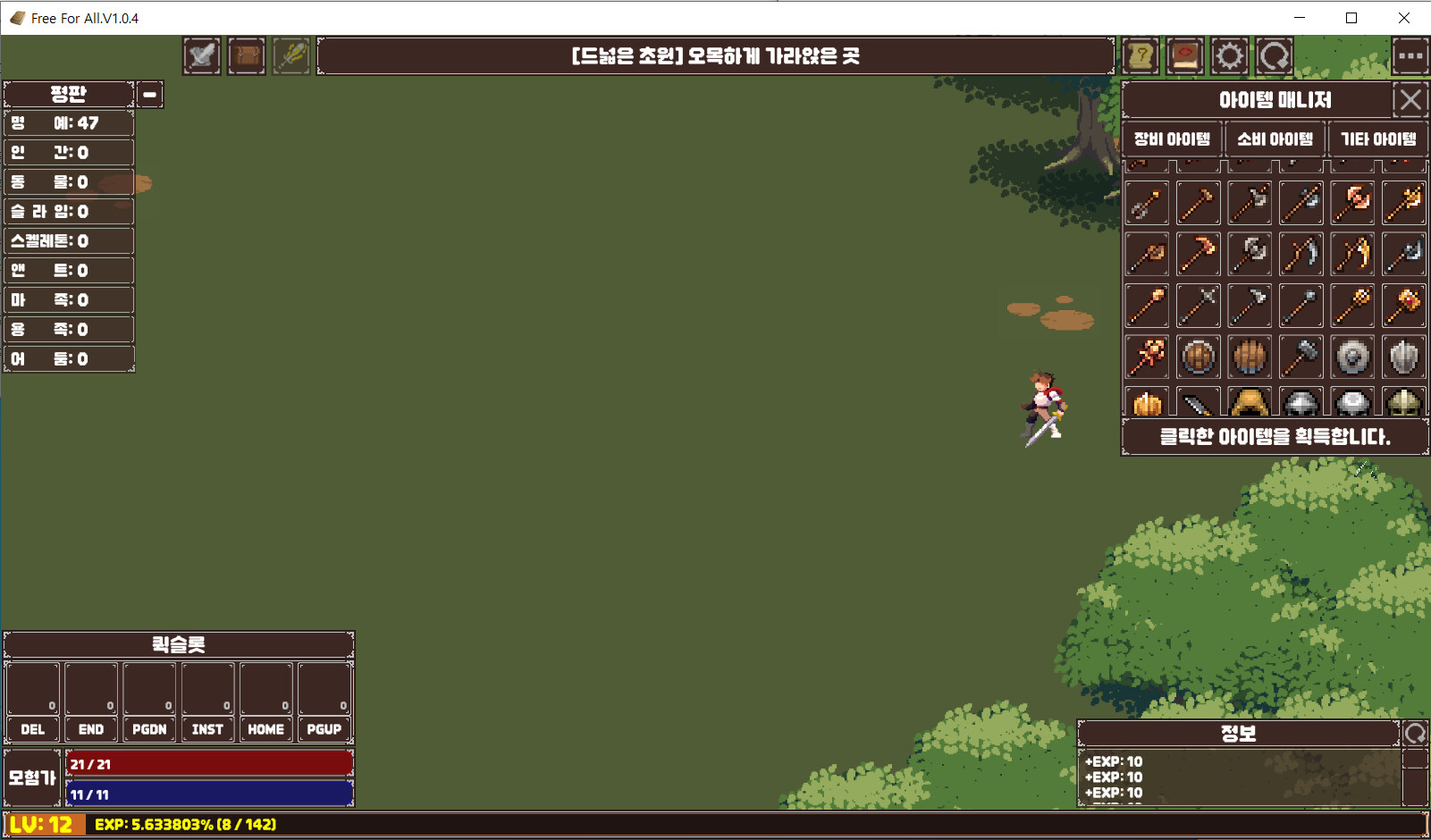Select the 장비 아이템 tab
This screenshot has height=840, width=1431.
(1172, 139)
